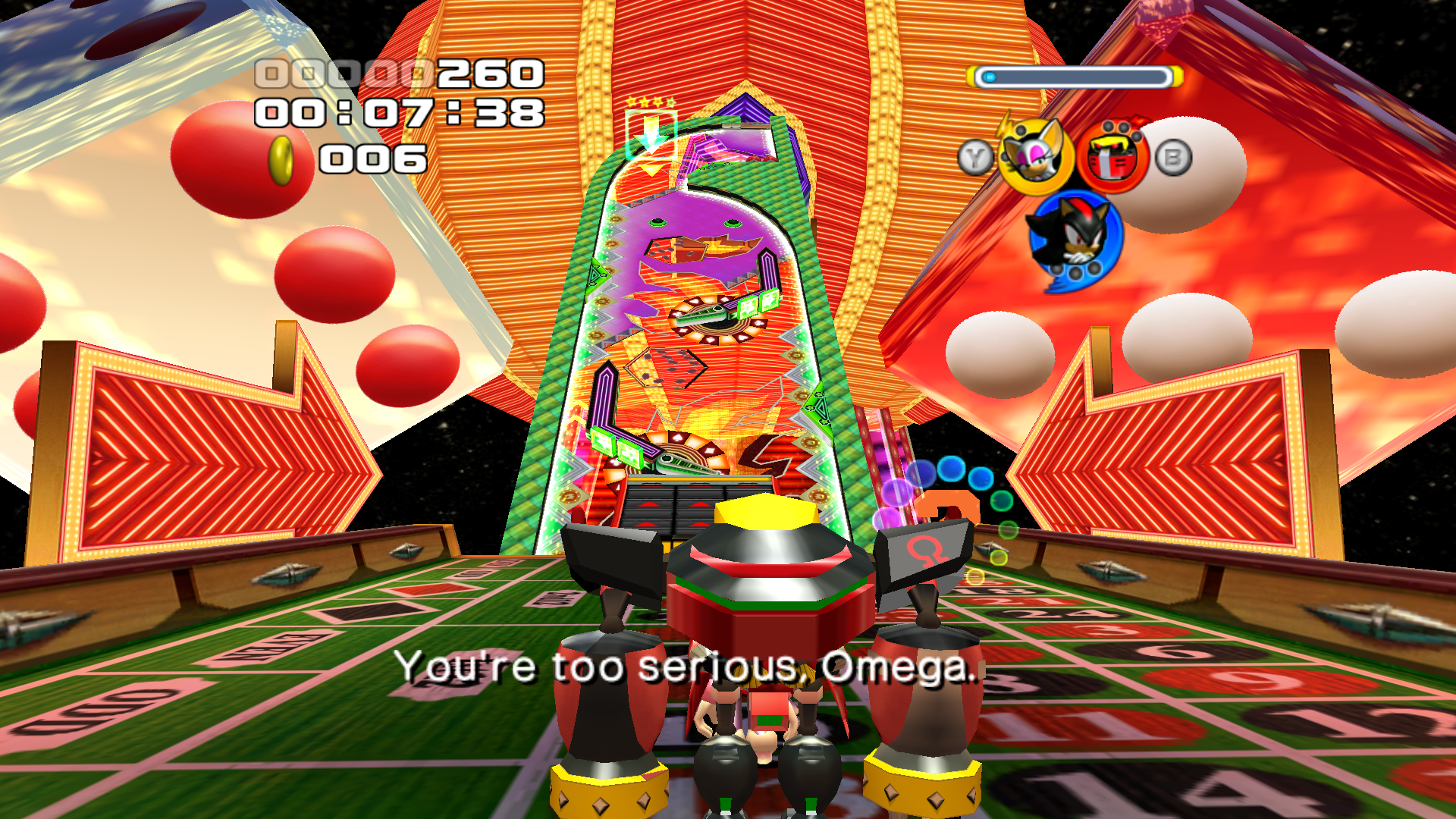
Task: Select the Rouge character portrait
Action: pyautogui.click(x=1033, y=157)
